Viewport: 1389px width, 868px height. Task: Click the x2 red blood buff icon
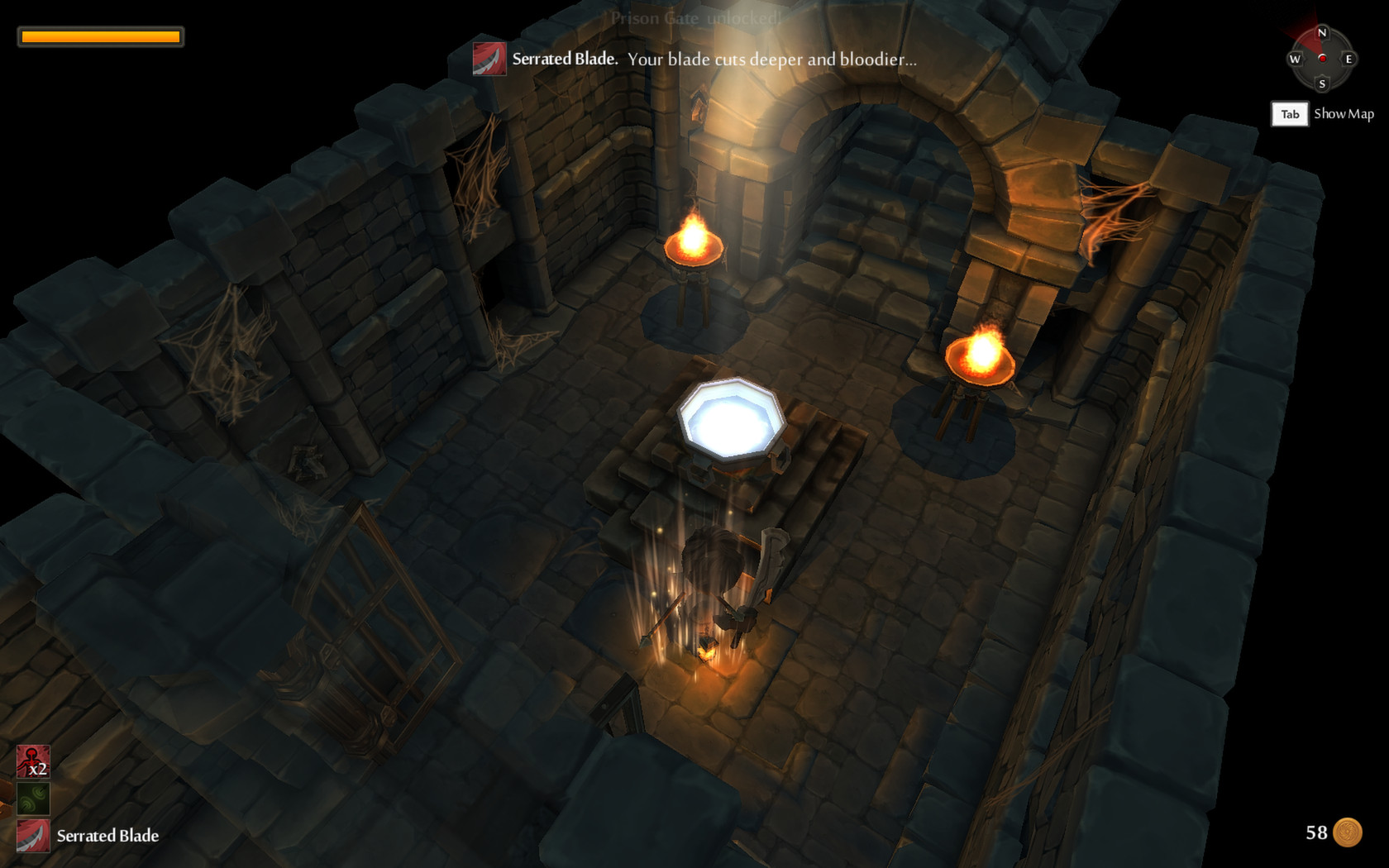[31, 761]
